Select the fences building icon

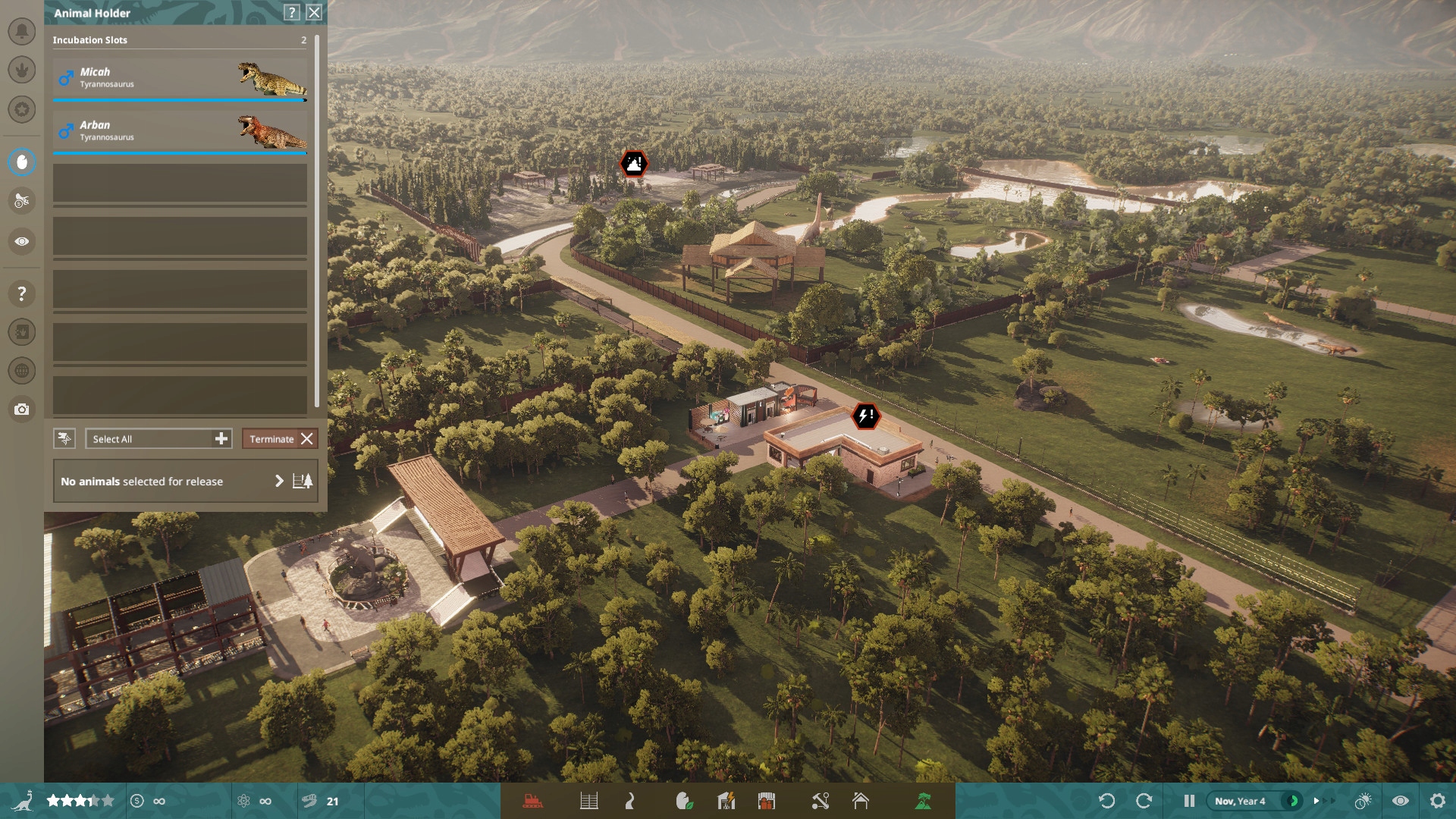589,801
